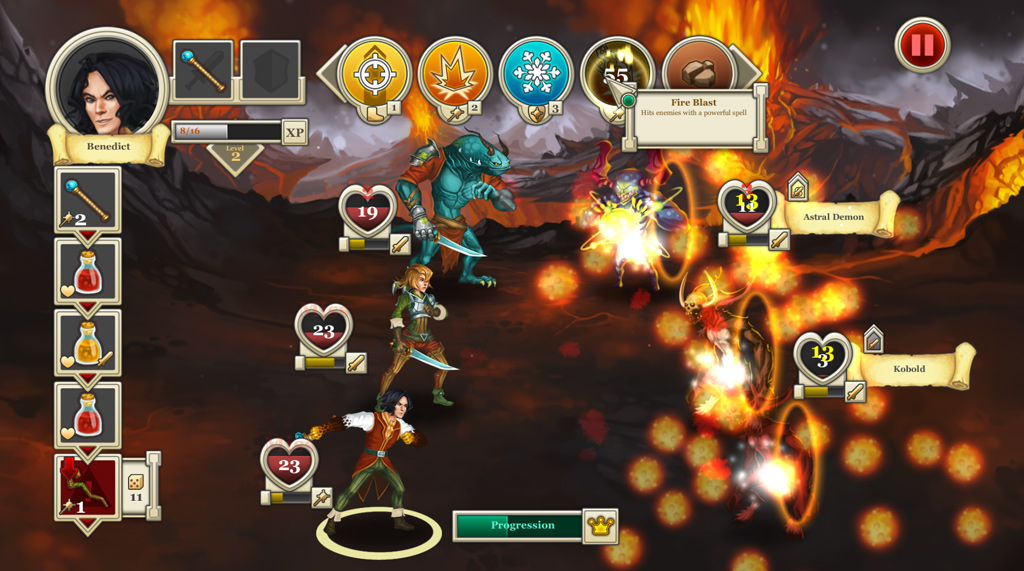
Task: Click the XP button beside the experience bar
Action: [x=294, y=132]
